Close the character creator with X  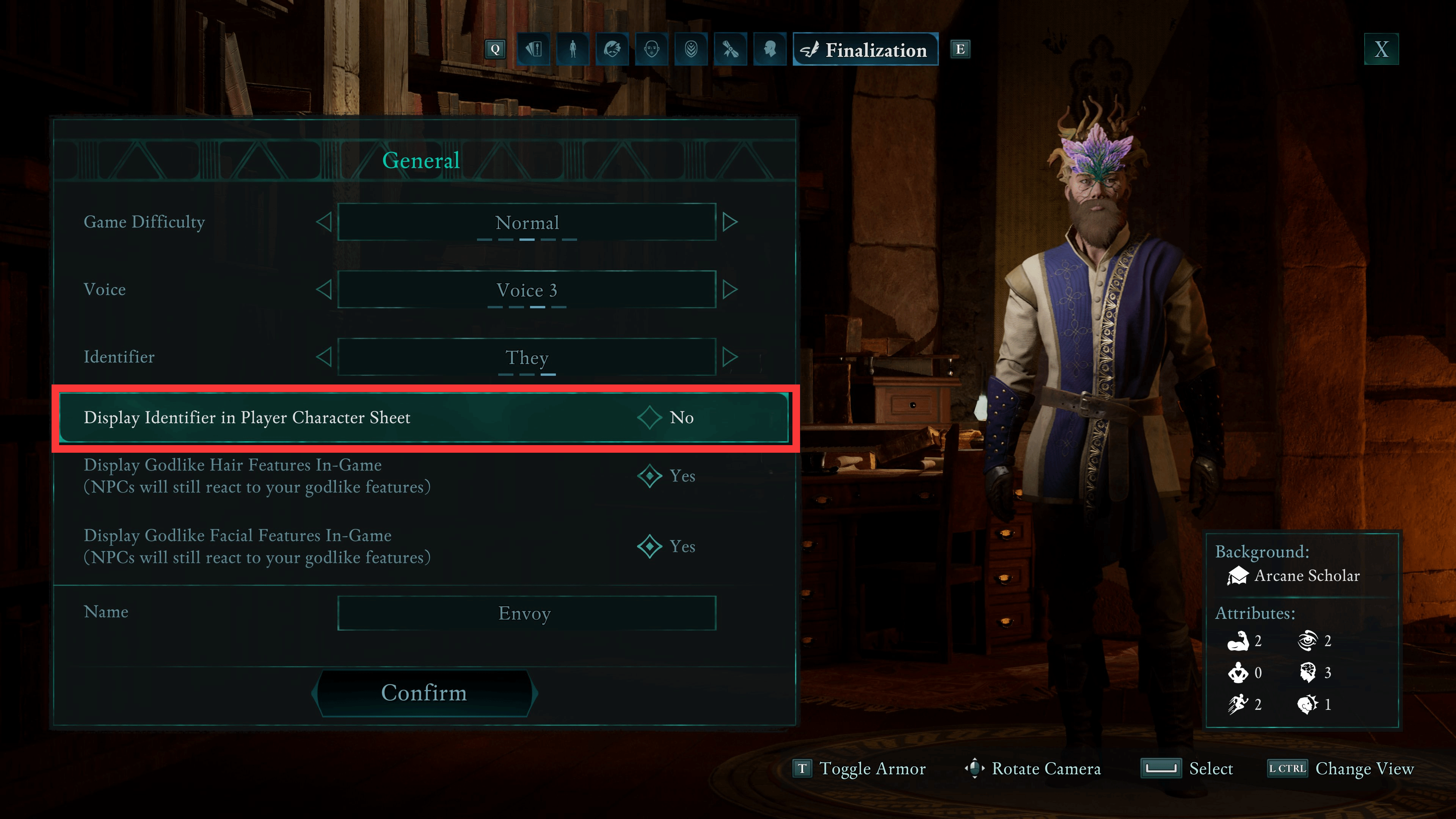pyautogui.click(x=1381, y=50)
